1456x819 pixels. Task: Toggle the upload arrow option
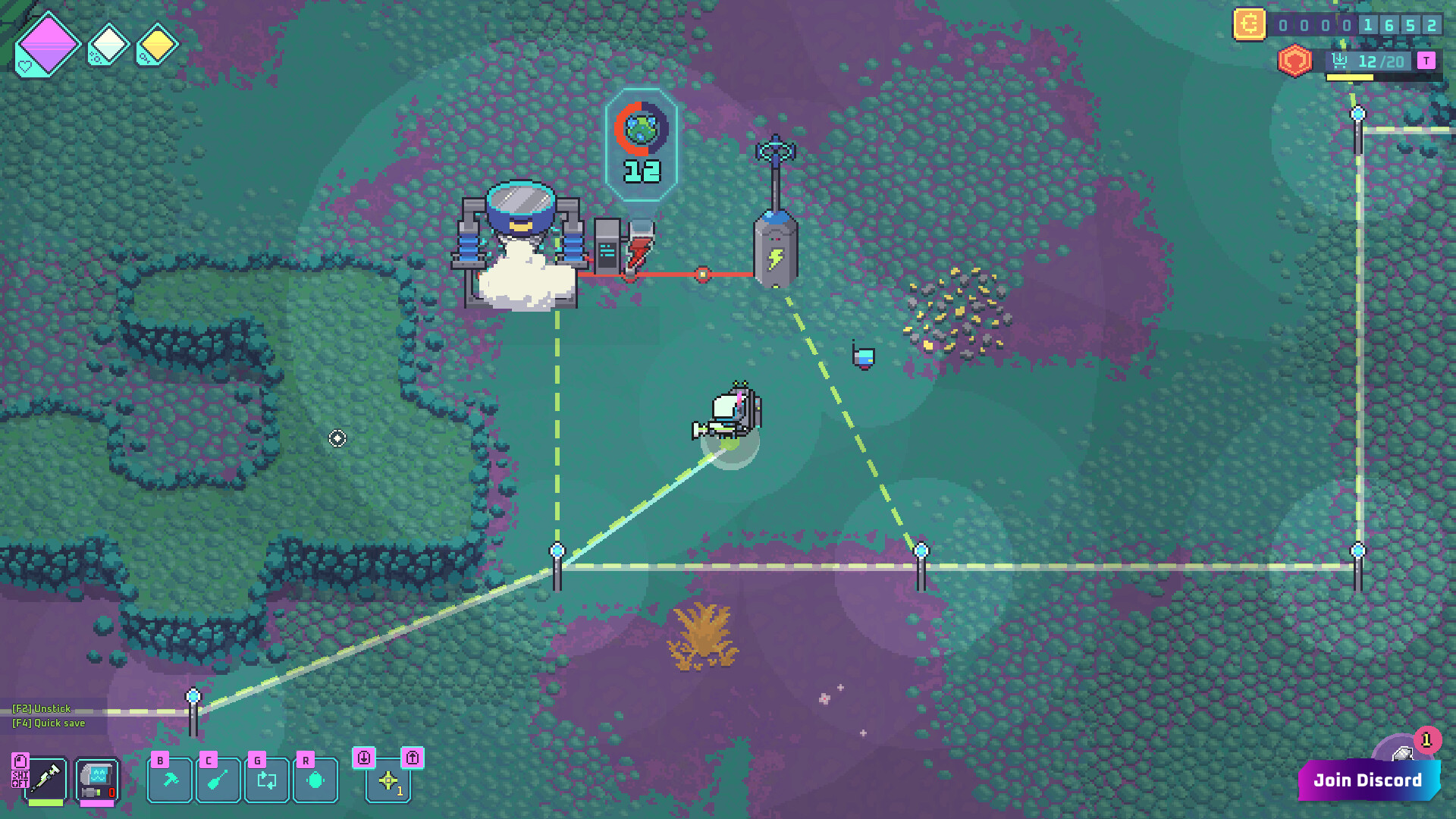[x=410, y=756]
